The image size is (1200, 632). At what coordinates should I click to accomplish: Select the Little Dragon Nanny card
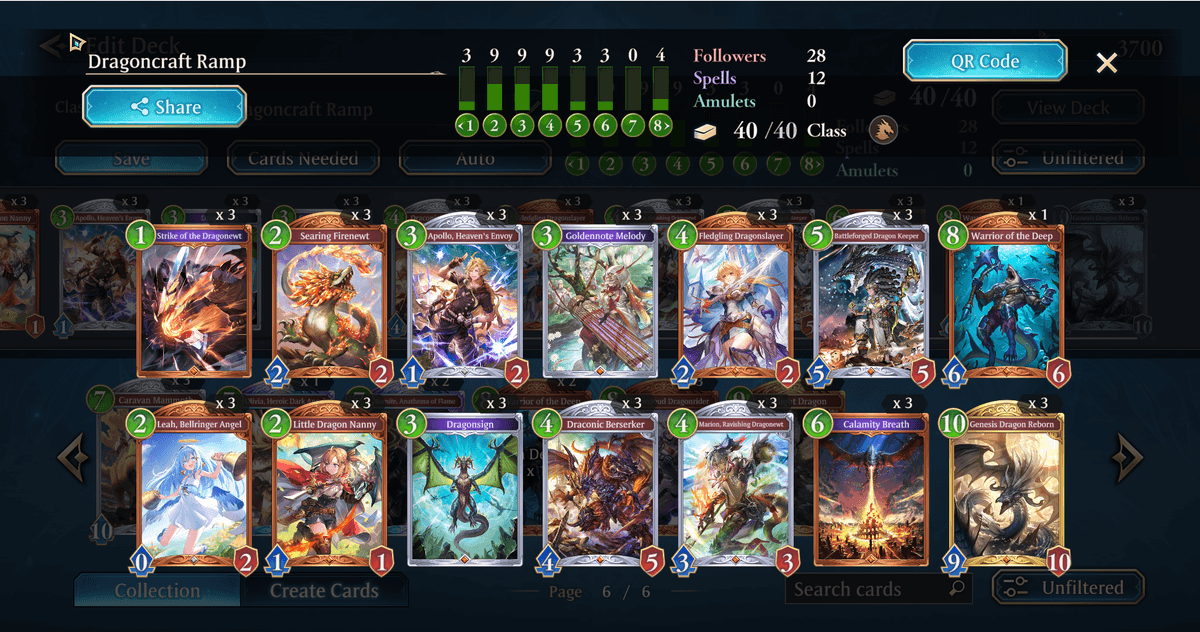click(329, 488)
